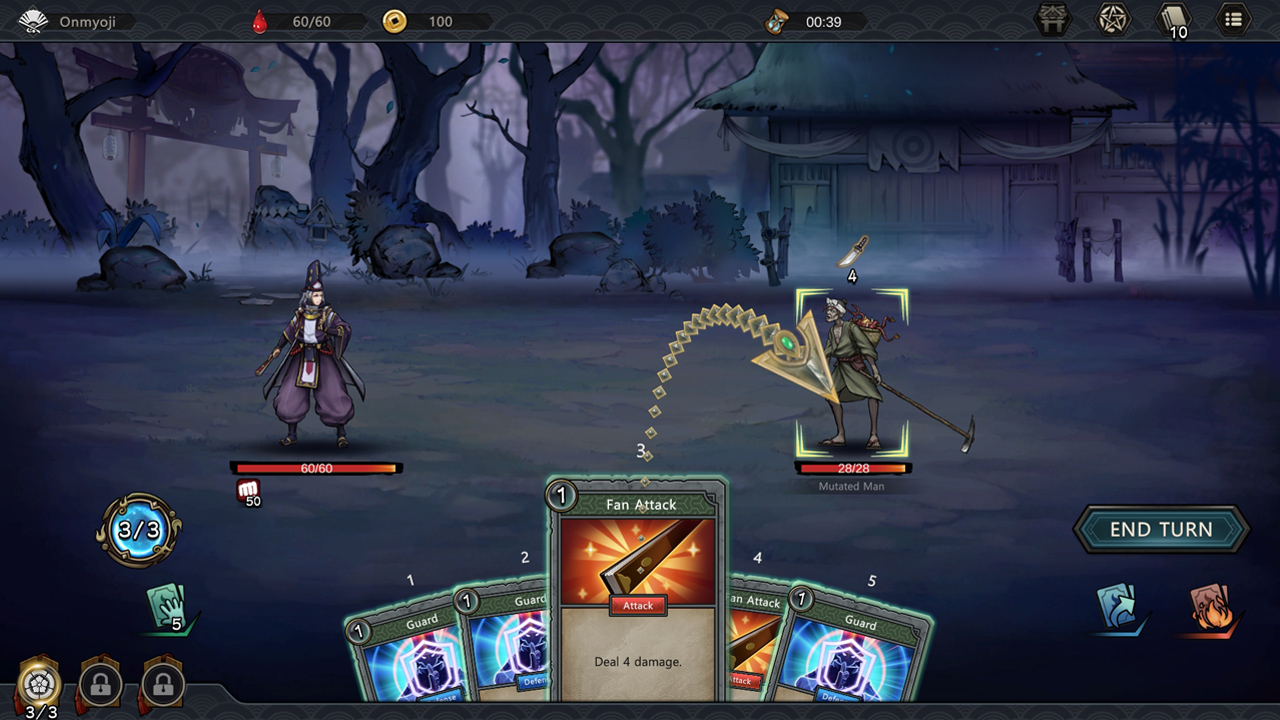
Task: Click the gold coin currency icon
Action: pyautogui.click(x=394, y=21)
